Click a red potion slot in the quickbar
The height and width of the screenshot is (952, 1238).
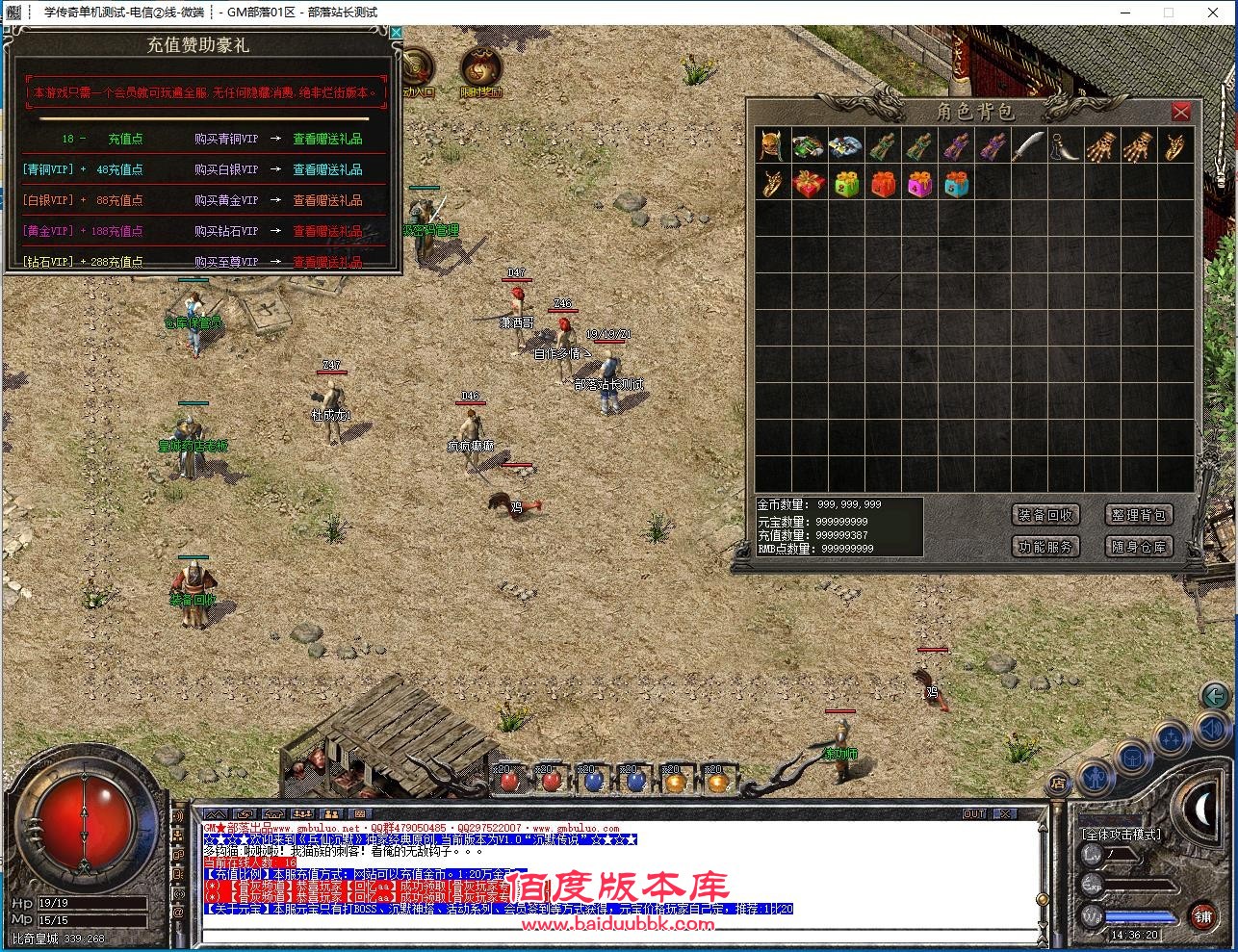coord(510,781)
